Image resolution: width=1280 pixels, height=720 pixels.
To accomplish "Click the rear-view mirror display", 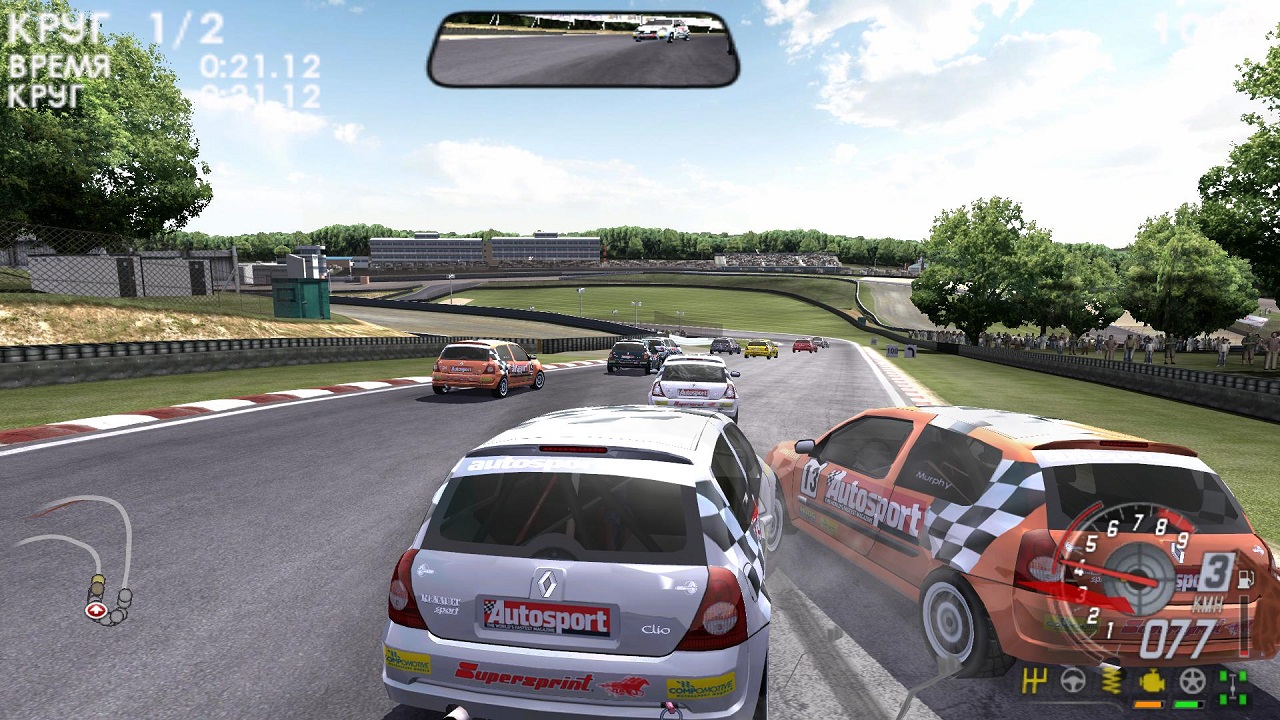I will pyautogui.click(x=583, y=50).
